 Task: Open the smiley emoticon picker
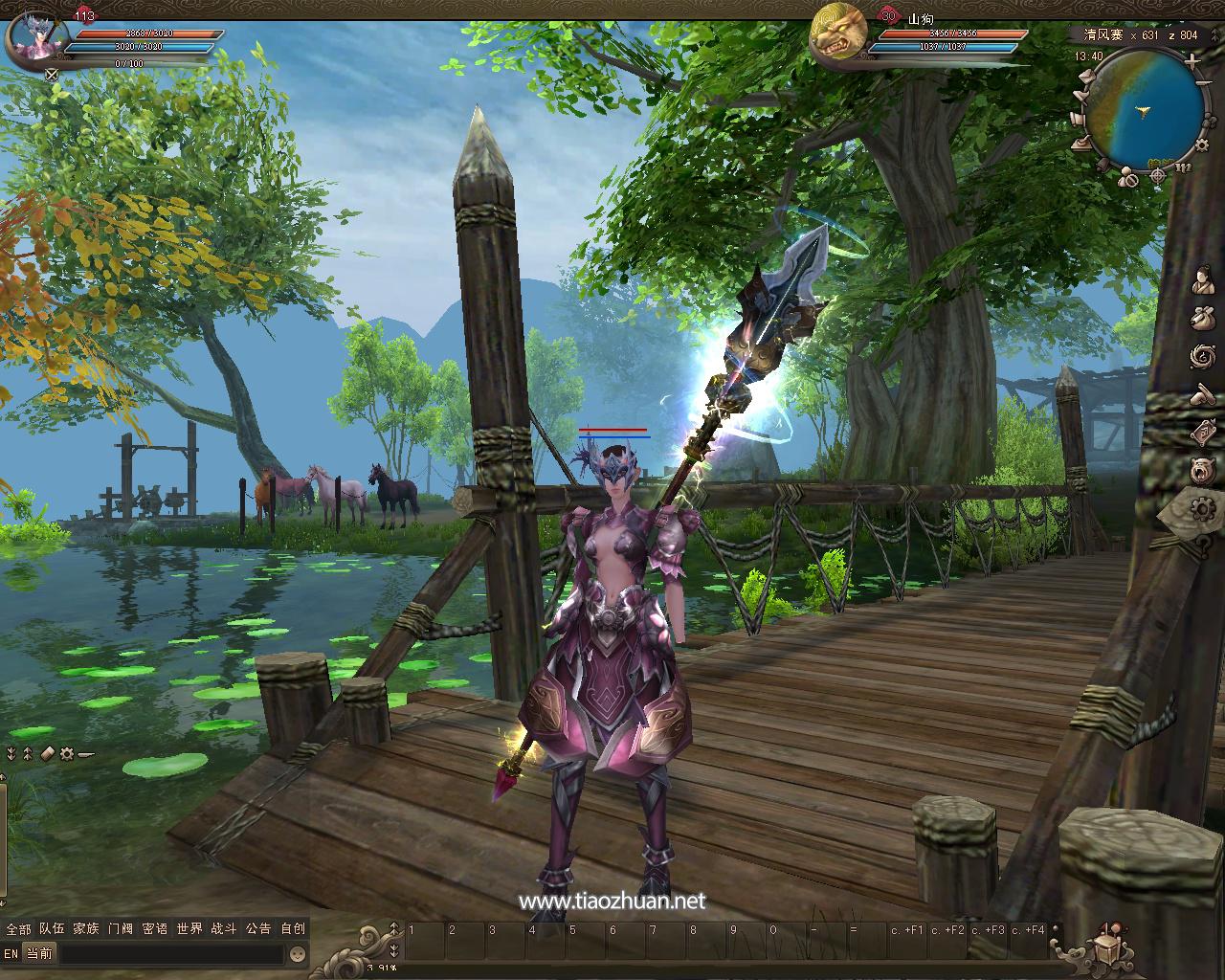298,954
